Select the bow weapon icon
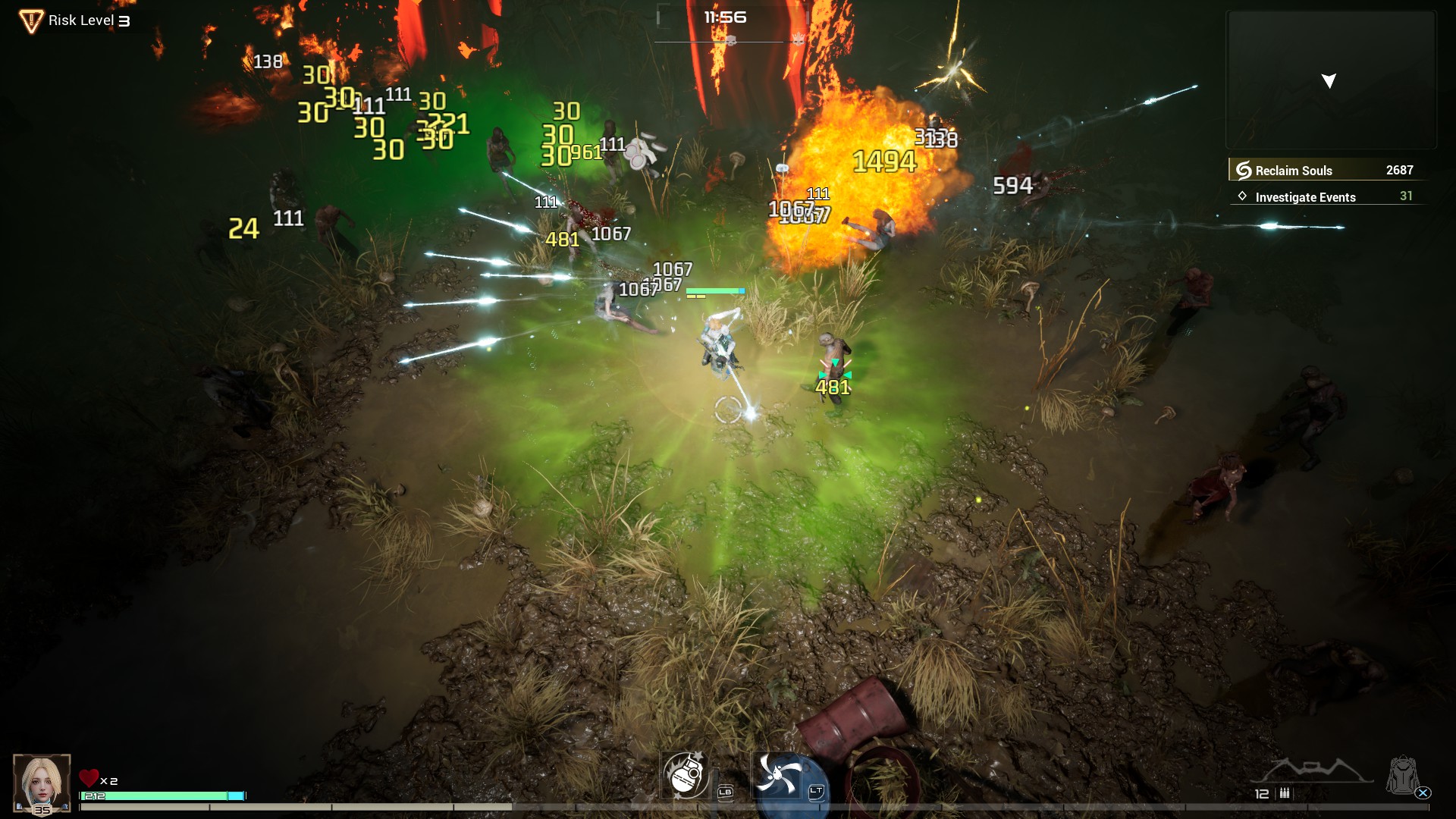 [x=1312, y=769]
